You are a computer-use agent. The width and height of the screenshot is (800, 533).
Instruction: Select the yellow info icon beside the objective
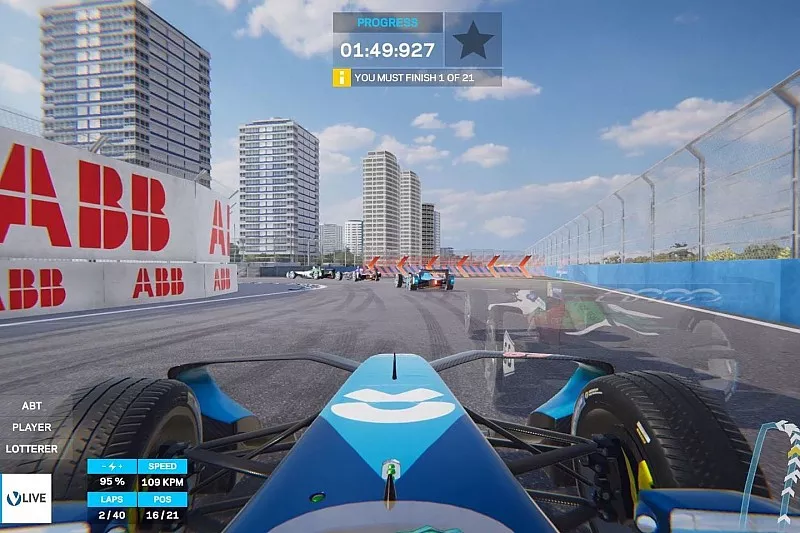point(342,77)
